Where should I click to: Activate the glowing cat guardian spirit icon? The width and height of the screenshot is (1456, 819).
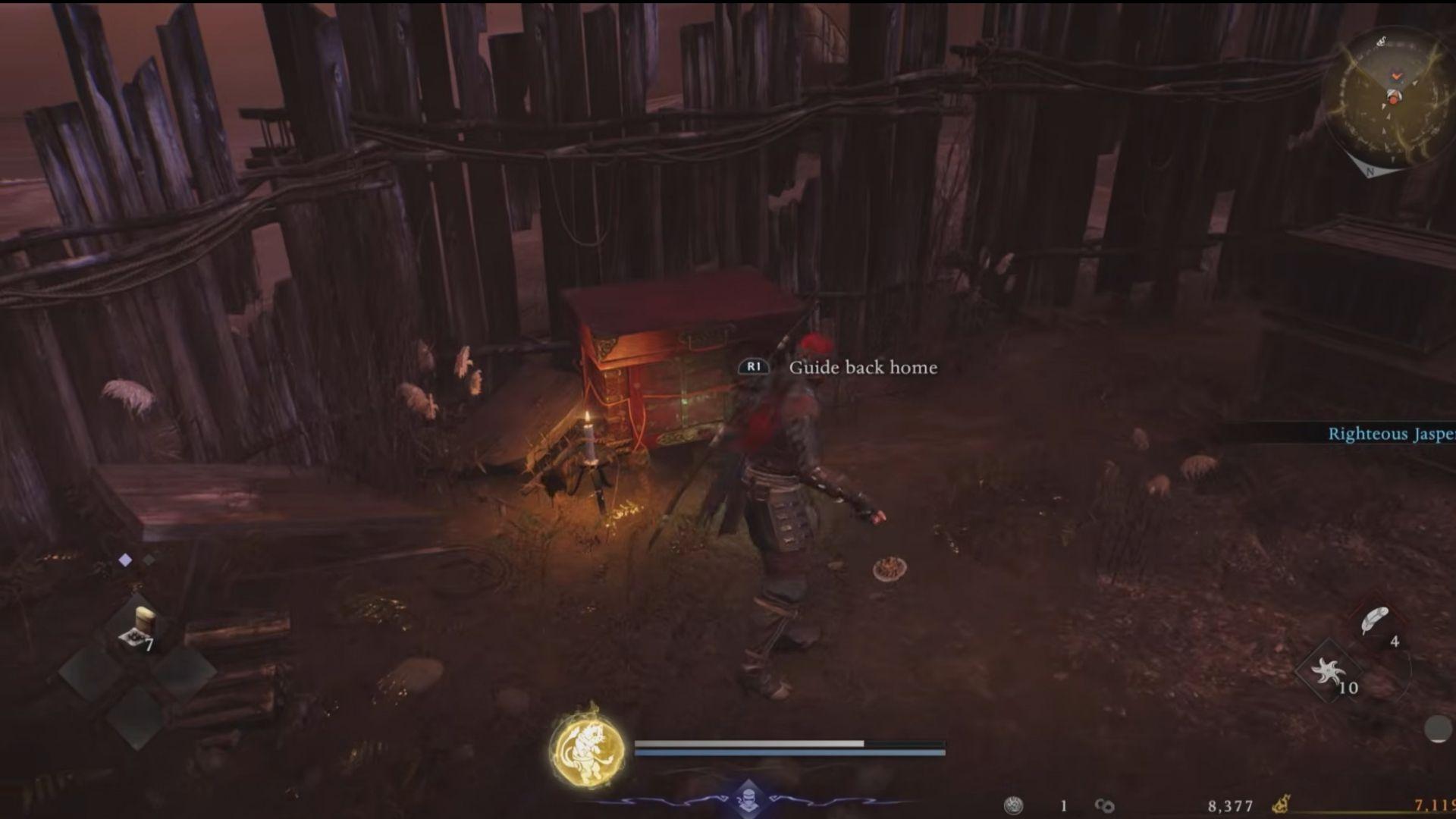[587, 748]
